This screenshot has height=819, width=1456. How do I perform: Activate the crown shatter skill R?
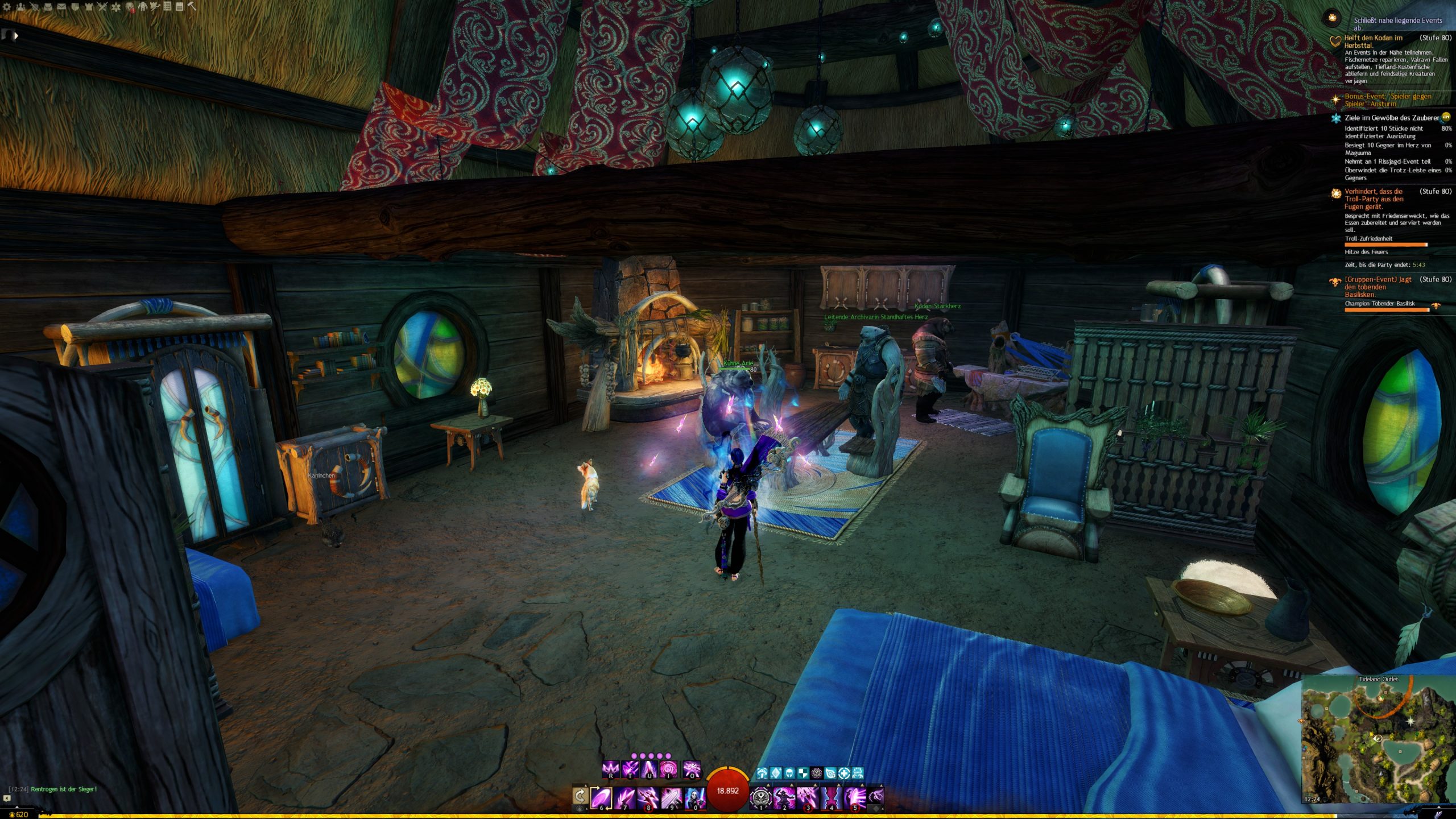pos(611,769)
